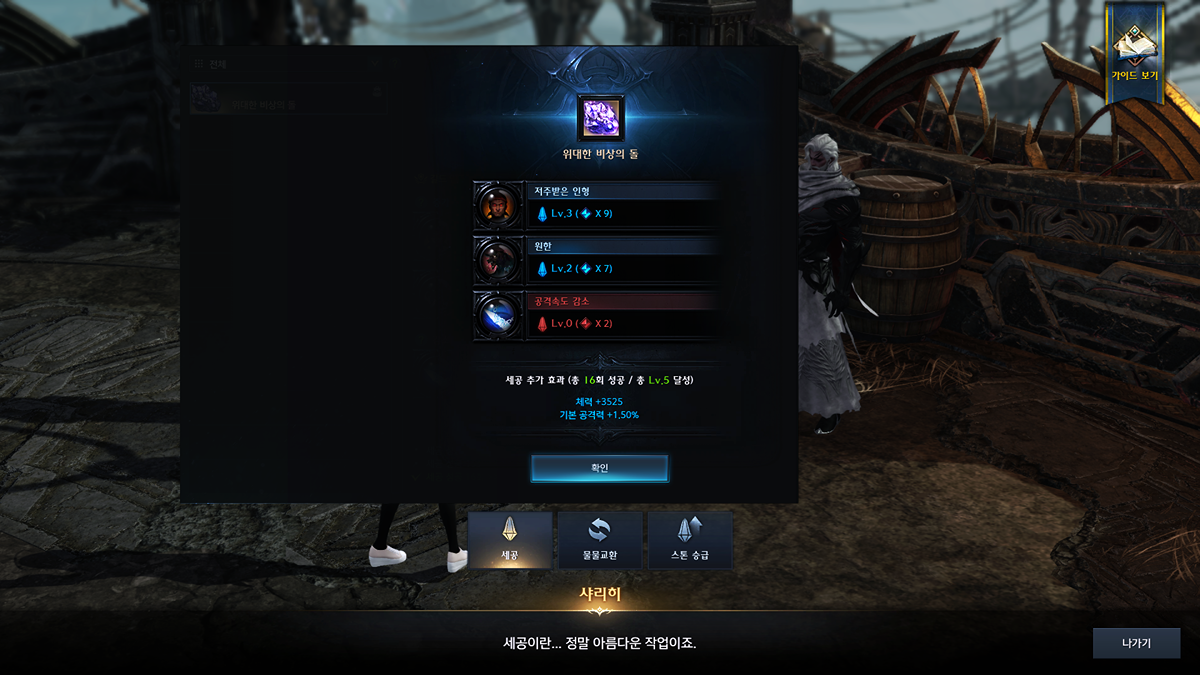Select the 저주받은 인형 engraving icon
Image resolution: width=1200 pixels, height=675 pixels.
click(x=497, y=206)
